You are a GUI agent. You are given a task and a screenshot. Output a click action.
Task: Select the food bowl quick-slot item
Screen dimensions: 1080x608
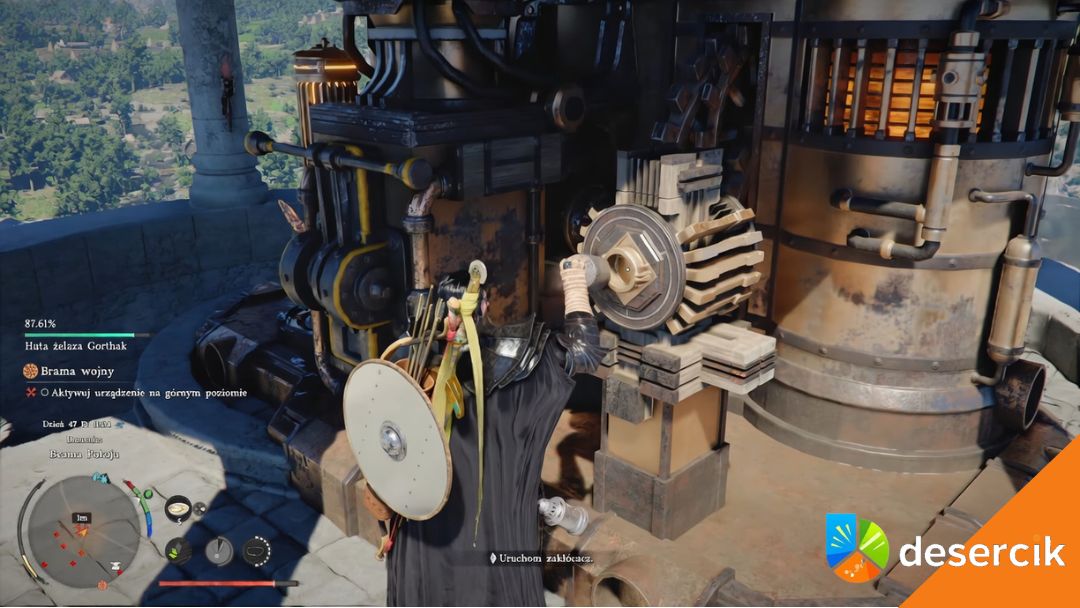pos(178,507)
